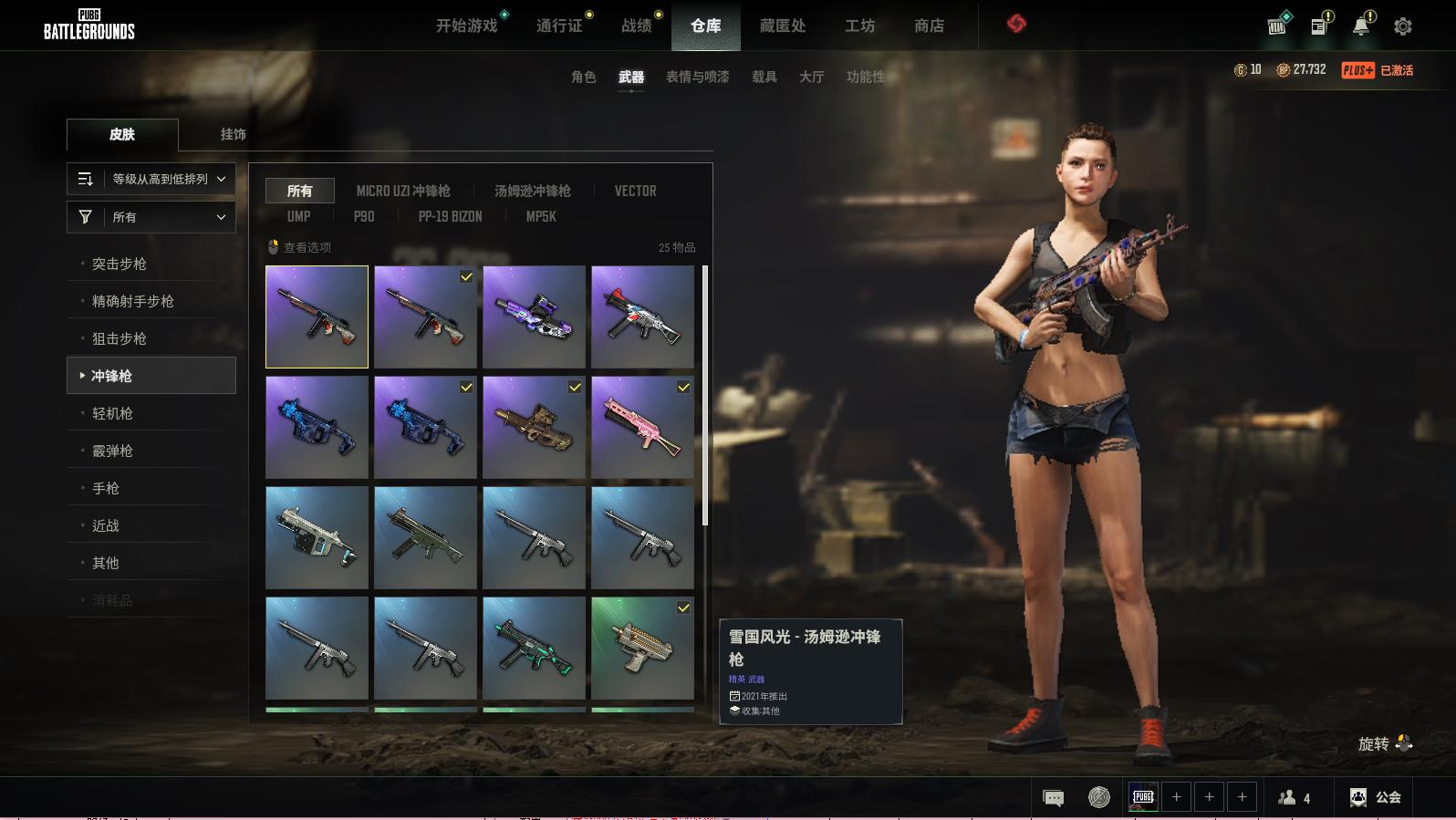Switch to the 通行证 pass tab
1456x820 pixels.
tap(559, 26)
